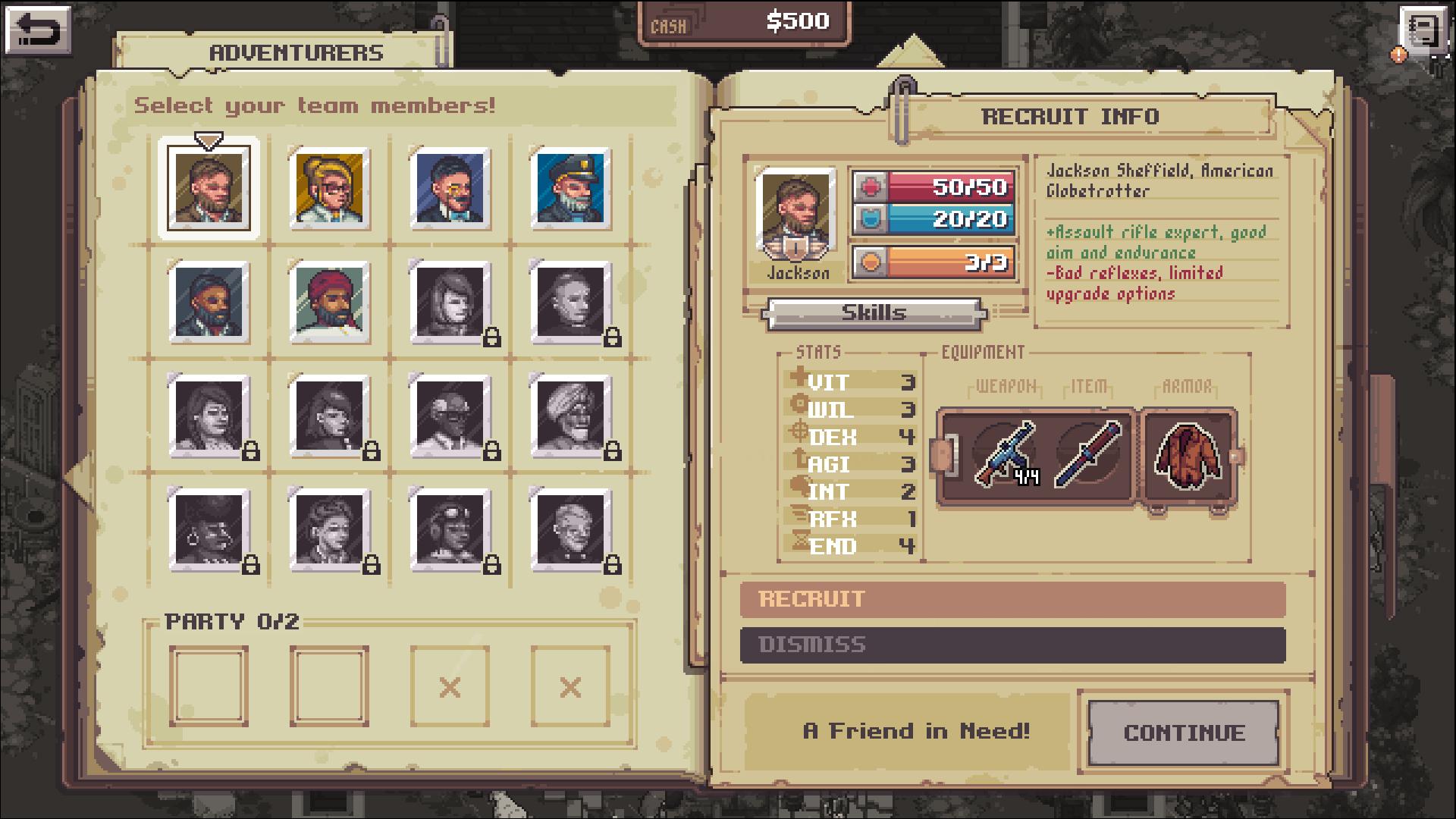
Task: Inspect the brown jacket armor slot
Action: click(x=1188, y=455)
